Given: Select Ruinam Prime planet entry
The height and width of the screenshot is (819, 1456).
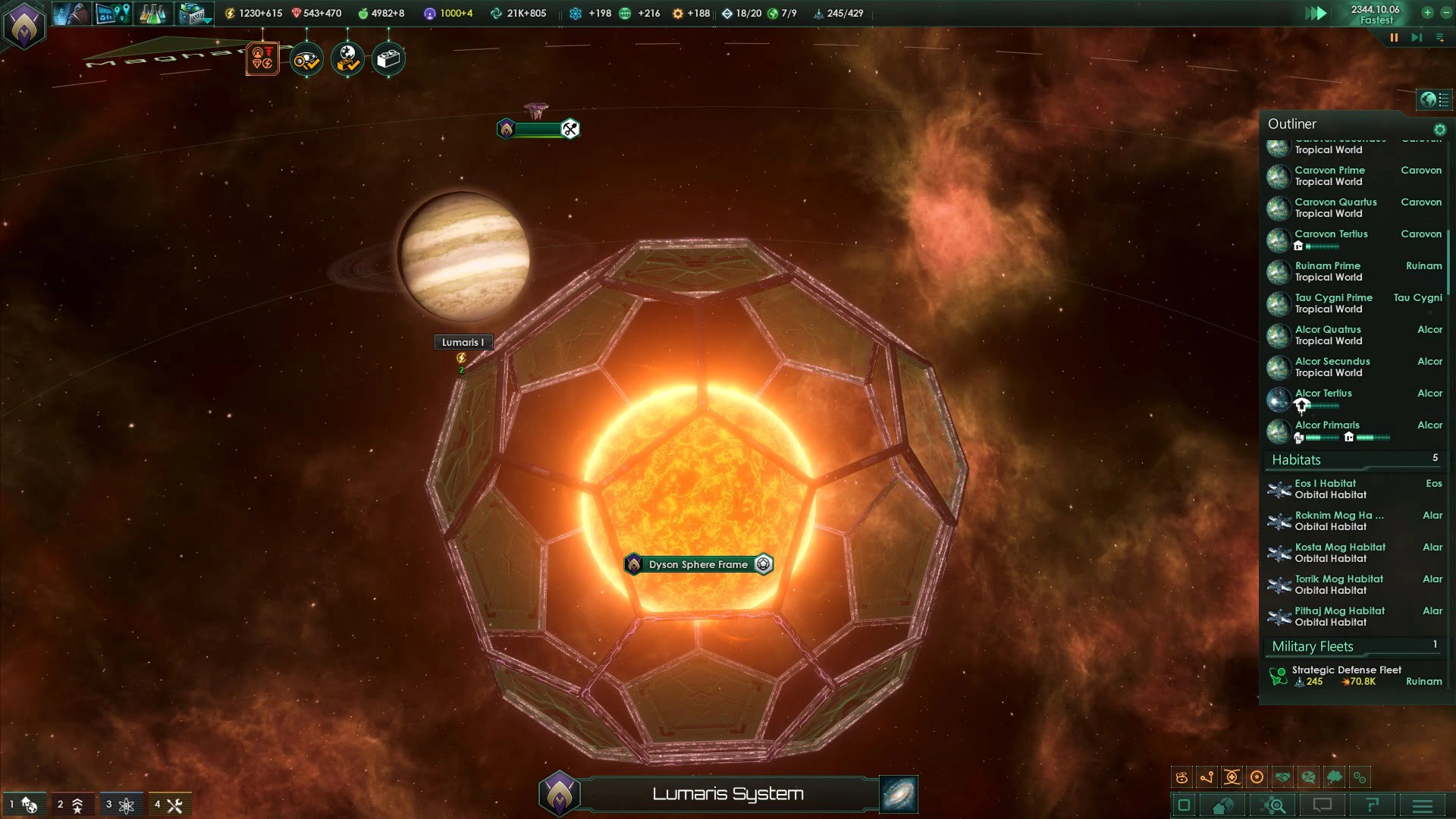Looking at the screenshot, I should click(x=1327, y=271).
